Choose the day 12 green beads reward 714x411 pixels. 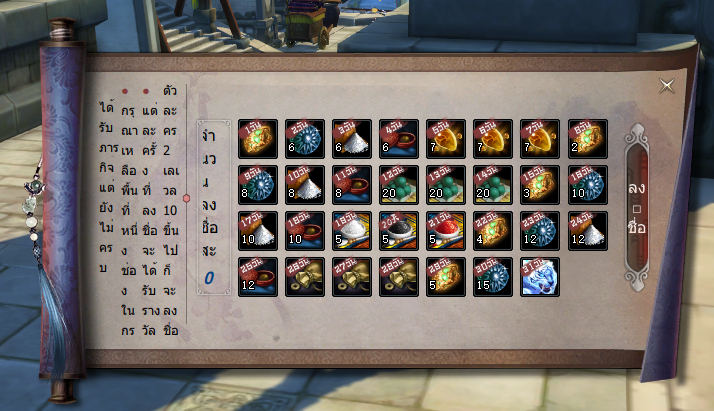point(398,184)
